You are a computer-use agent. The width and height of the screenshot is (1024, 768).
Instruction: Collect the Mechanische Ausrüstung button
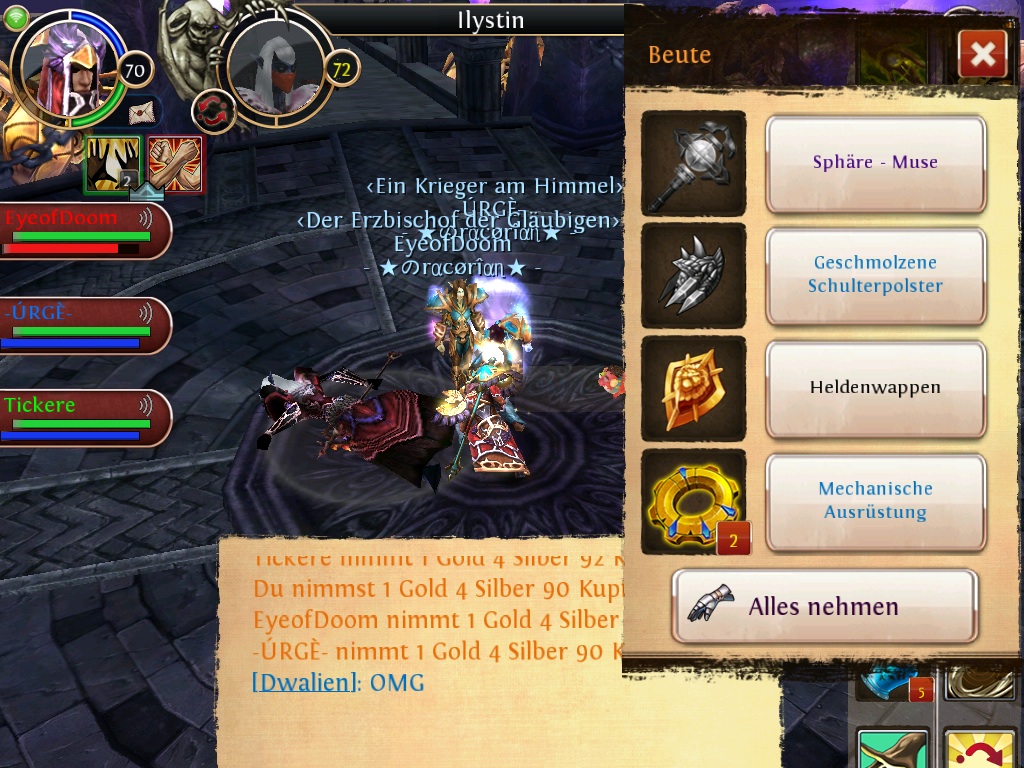(x=875, y=501)
